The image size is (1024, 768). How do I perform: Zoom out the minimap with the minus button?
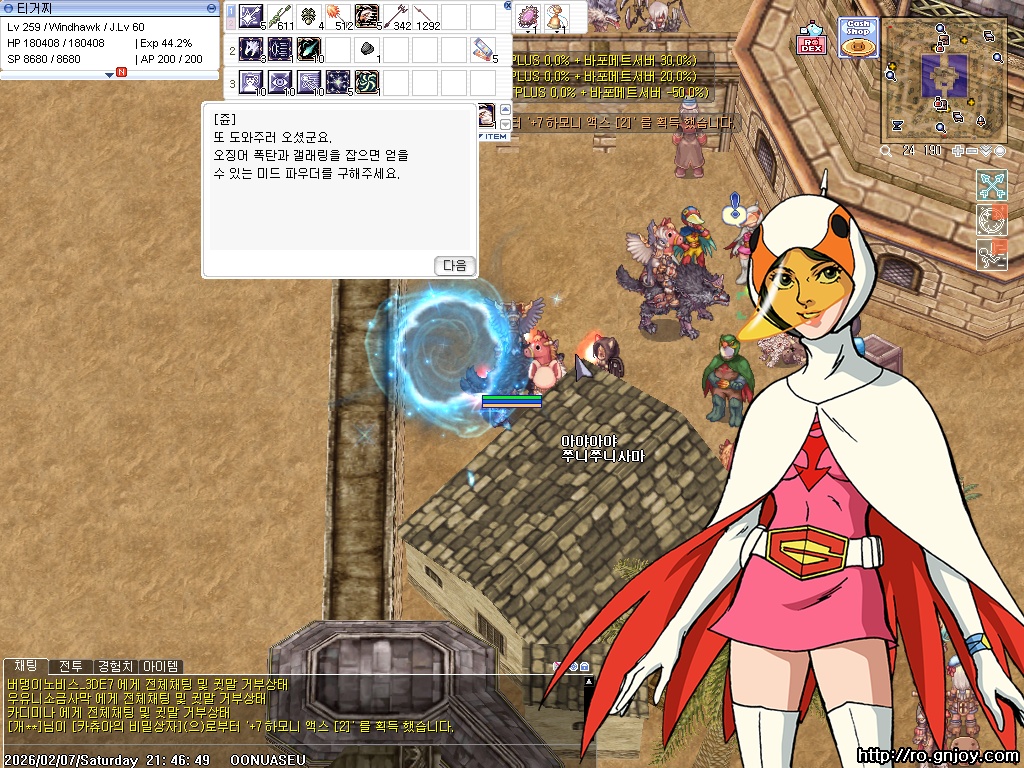(x=972, y=151)
